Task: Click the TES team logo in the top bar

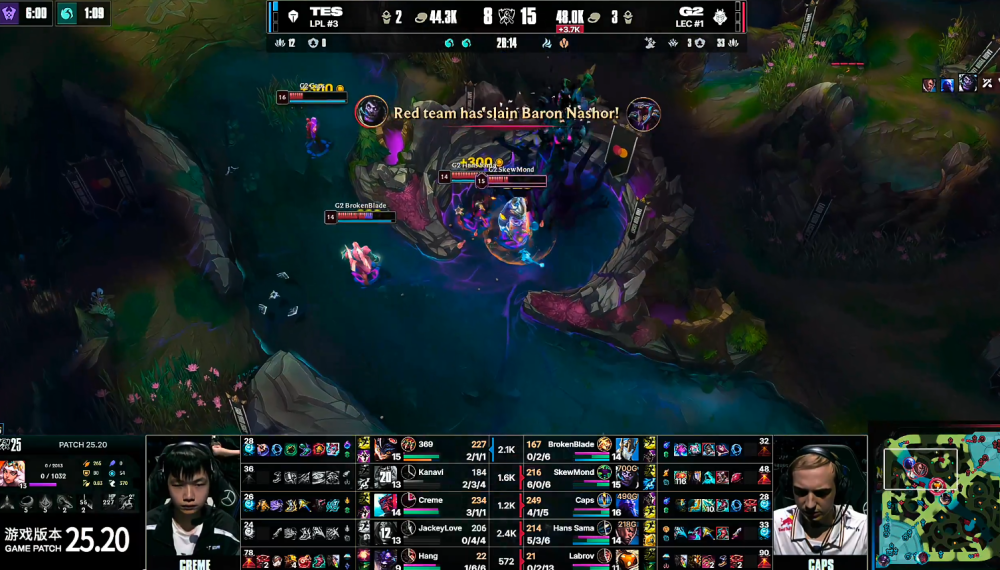Action: tap(293, 16)
